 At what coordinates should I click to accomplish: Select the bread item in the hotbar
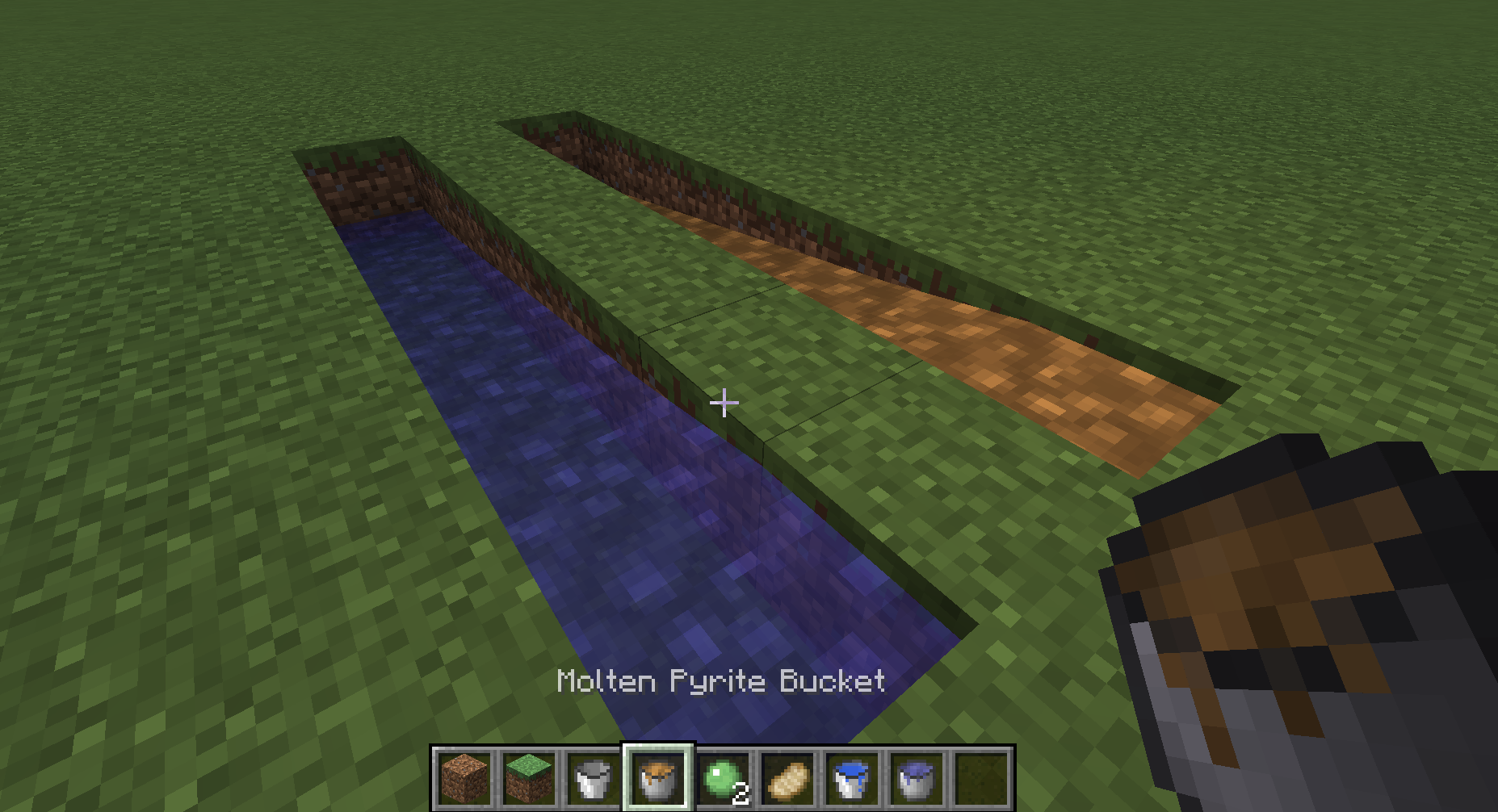click(x=787, y=777)
